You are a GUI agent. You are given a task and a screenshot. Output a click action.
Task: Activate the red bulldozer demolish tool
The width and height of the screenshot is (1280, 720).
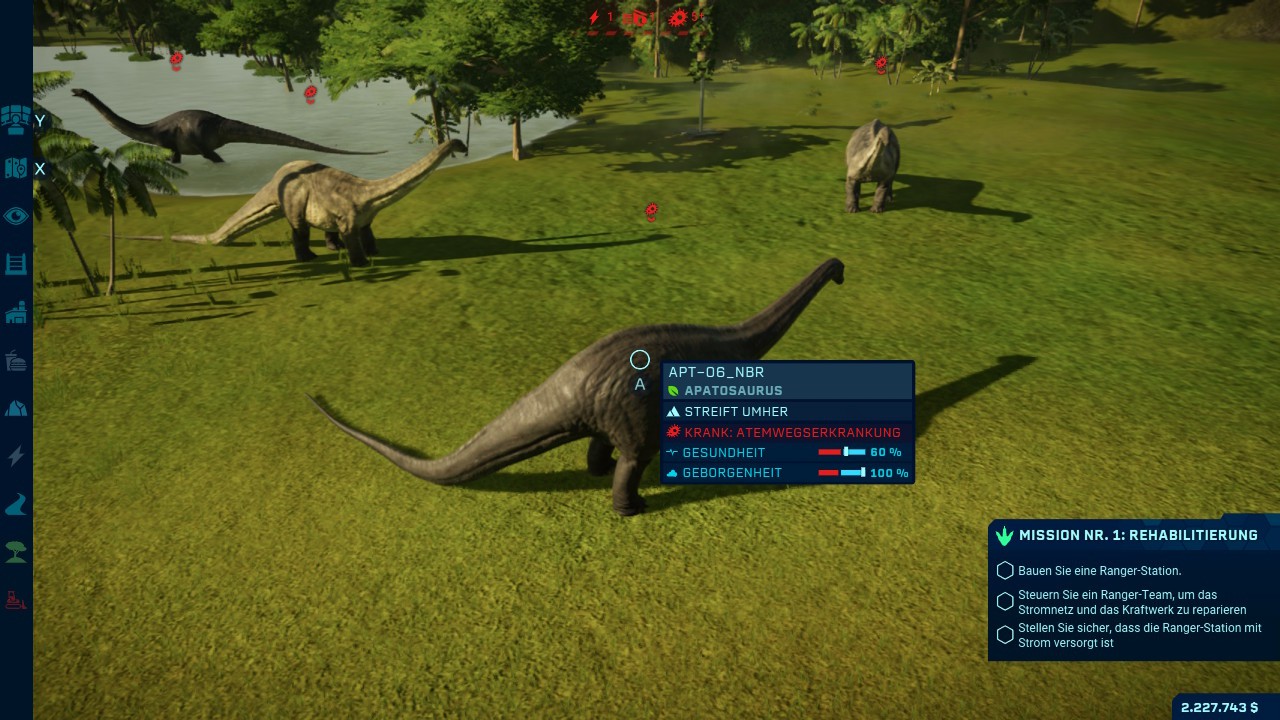pos(16,600)
